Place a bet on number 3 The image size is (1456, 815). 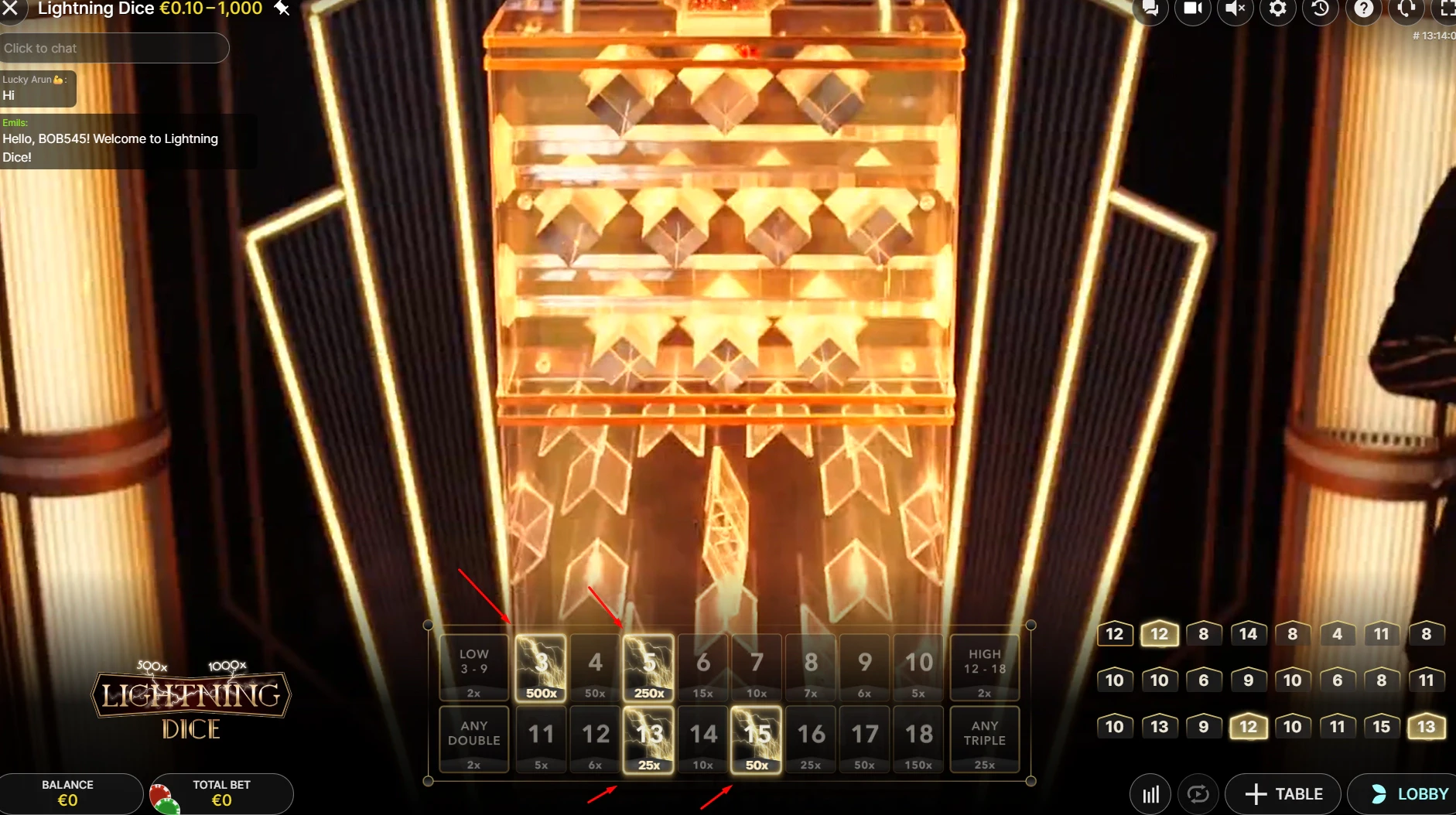541,667
